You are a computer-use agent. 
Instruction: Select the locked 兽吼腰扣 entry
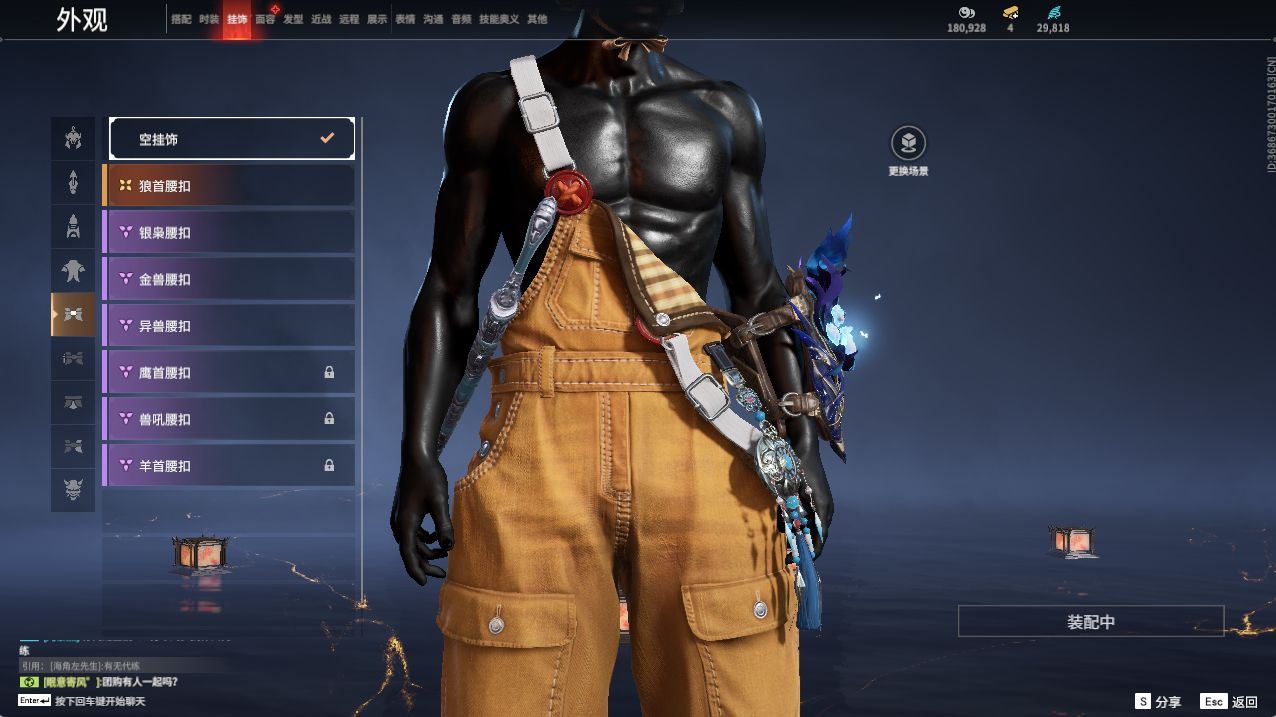[x=229, y=419]
